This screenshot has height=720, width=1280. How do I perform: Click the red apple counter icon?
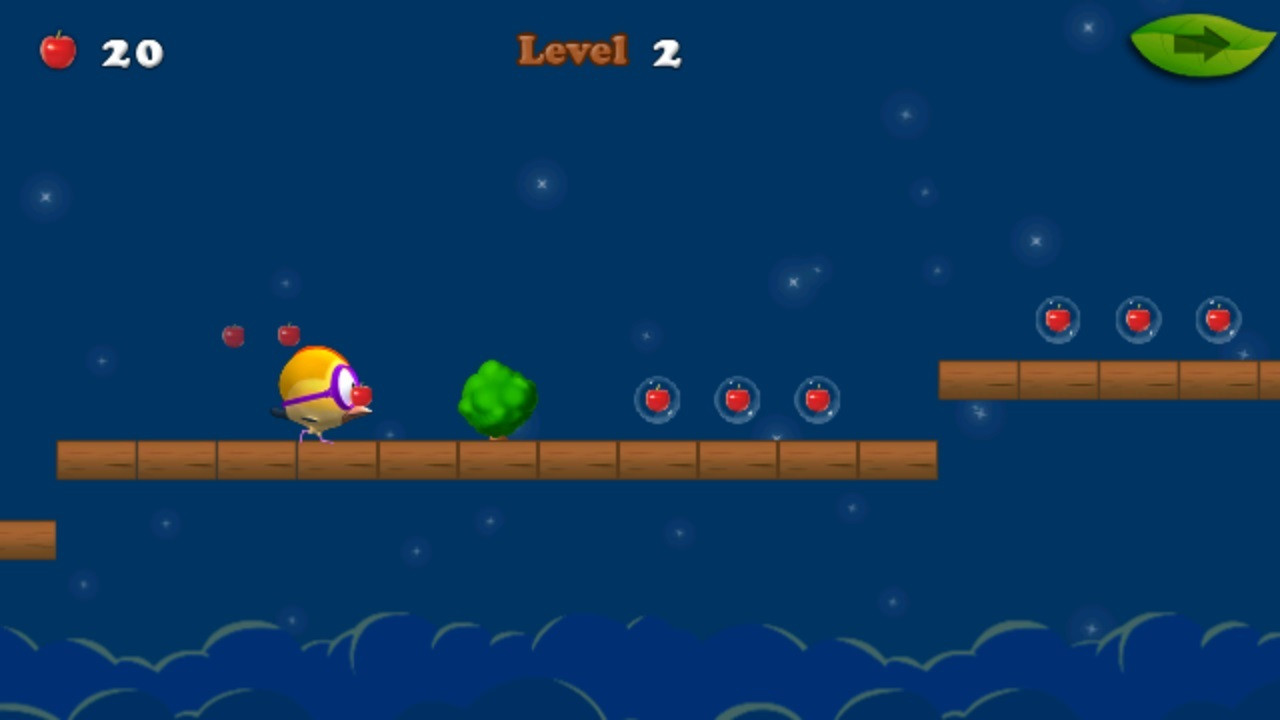[57, 50]
